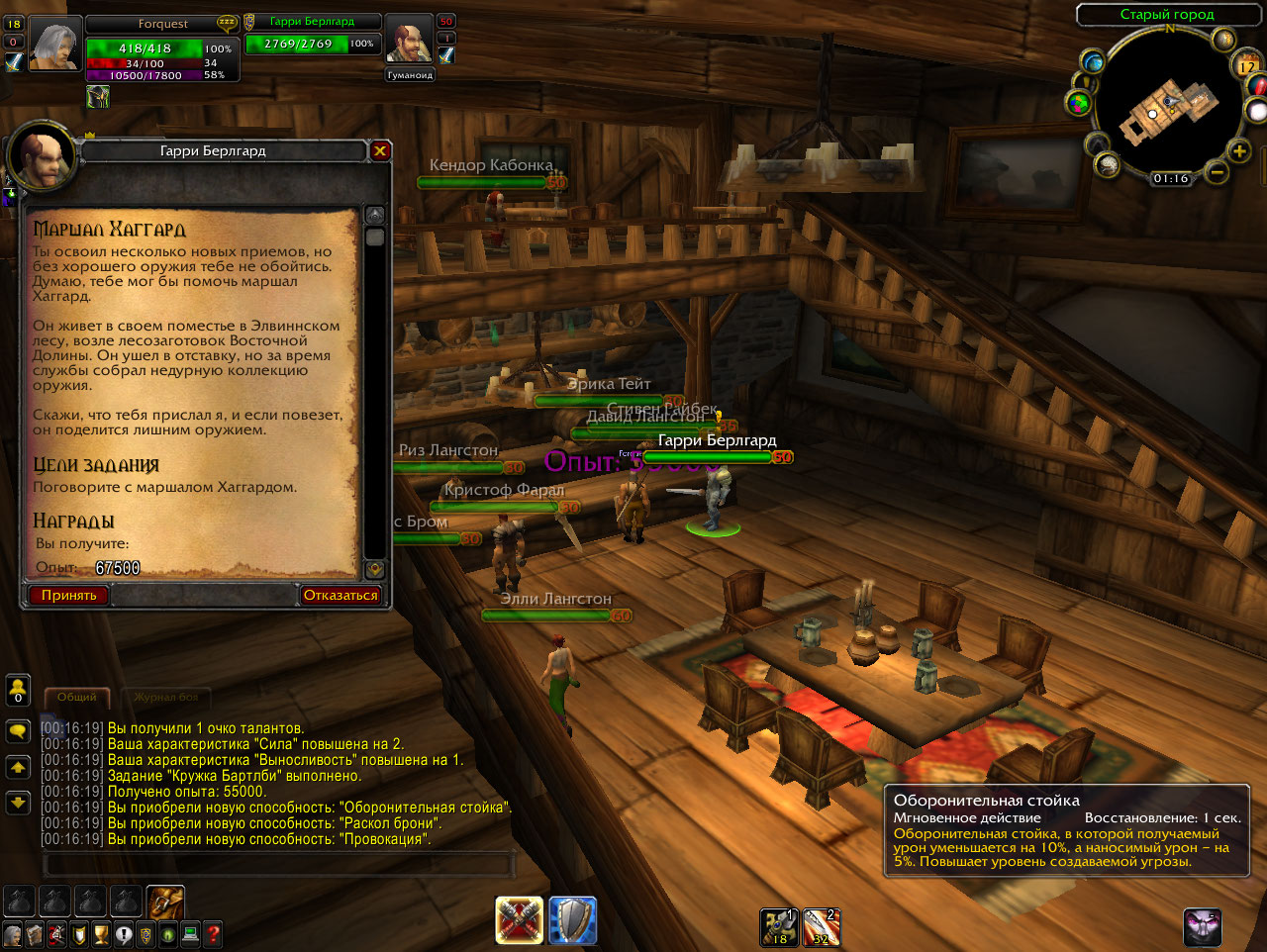Viewport: 1267px width, 952px height.
Task: Open the red question mark help button
Action: point(212,934)
